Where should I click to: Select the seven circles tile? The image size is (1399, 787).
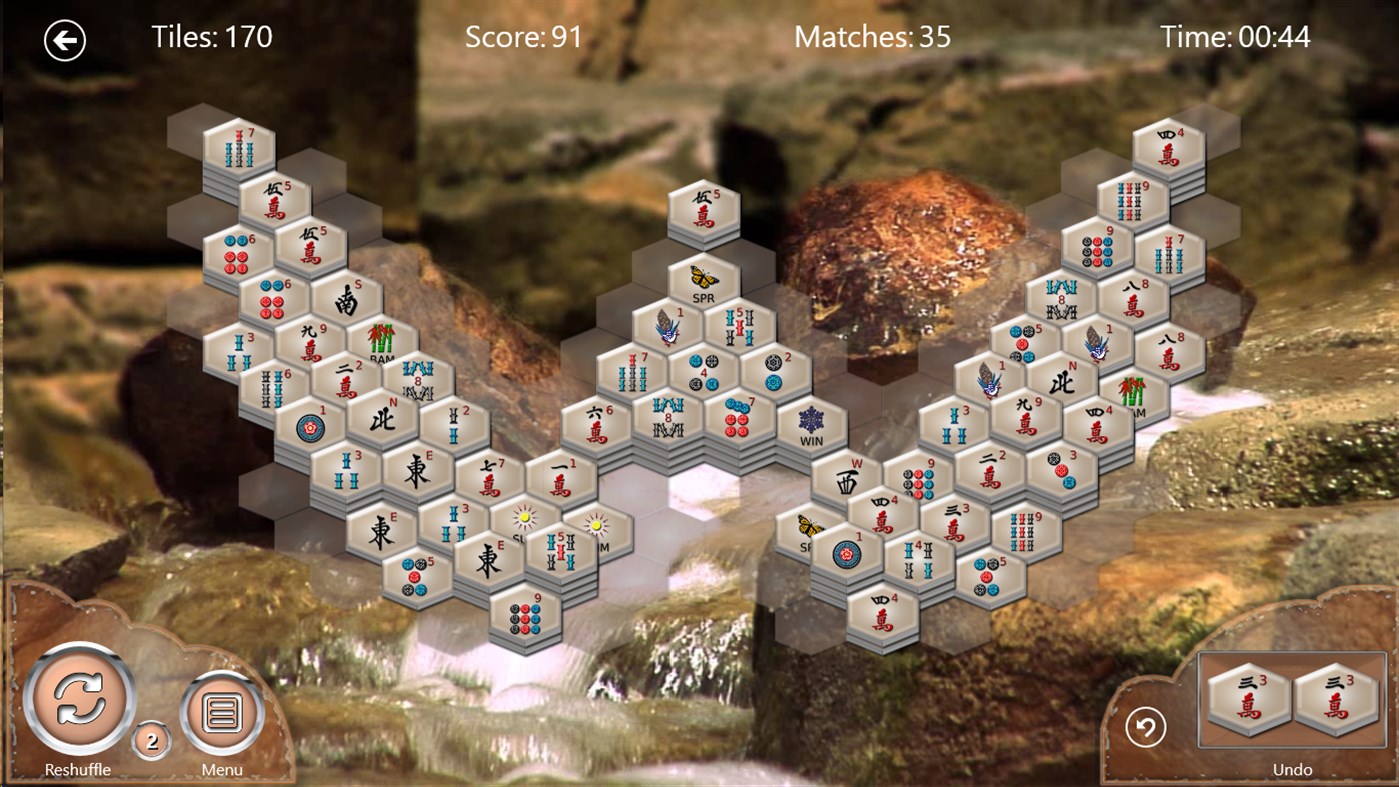click(x=741, y=418)
